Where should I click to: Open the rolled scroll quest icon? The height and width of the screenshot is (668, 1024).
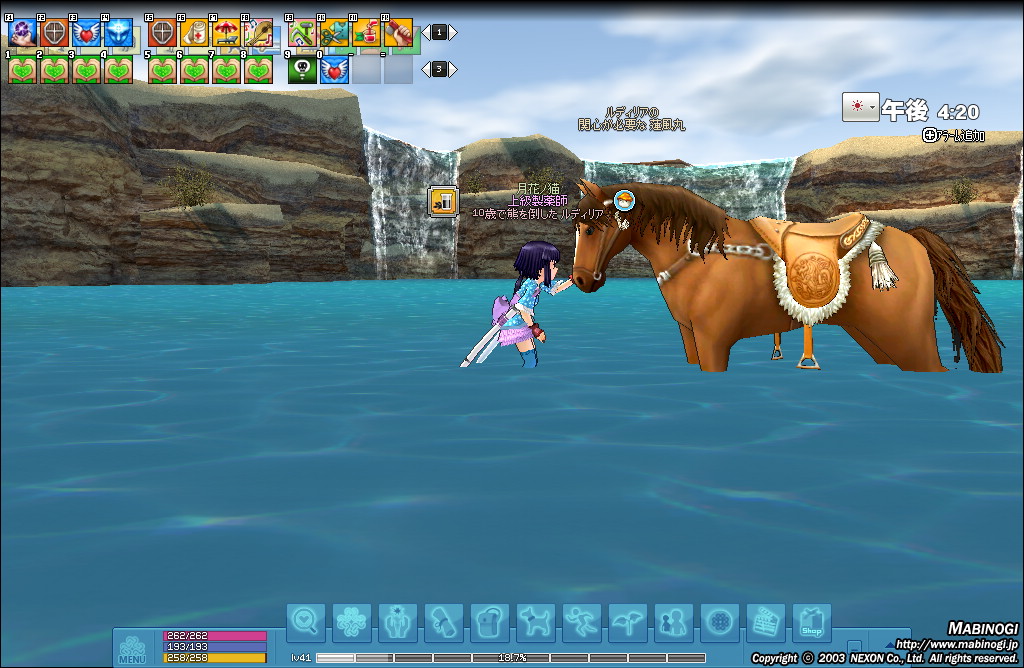pos(444,623)
